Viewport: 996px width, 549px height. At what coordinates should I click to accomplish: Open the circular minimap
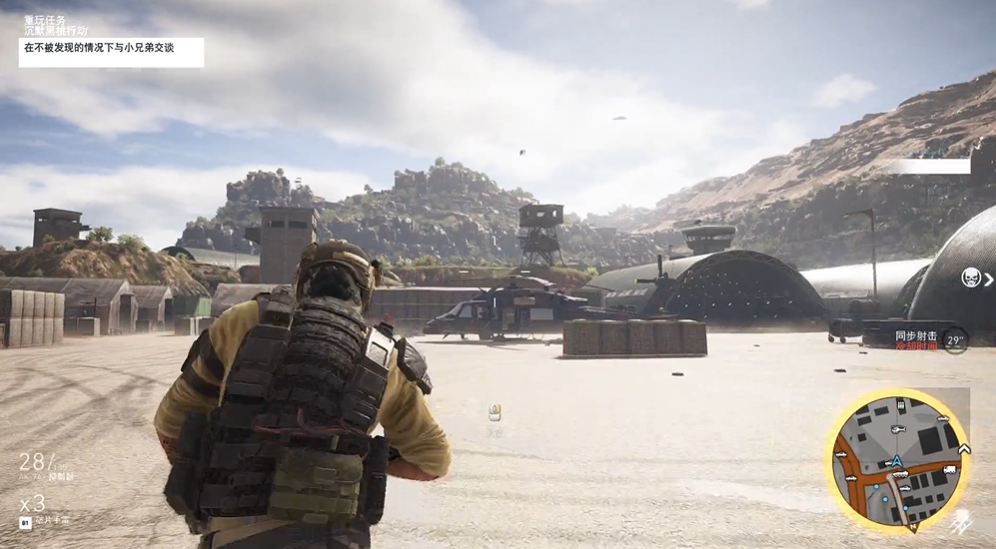897,460
